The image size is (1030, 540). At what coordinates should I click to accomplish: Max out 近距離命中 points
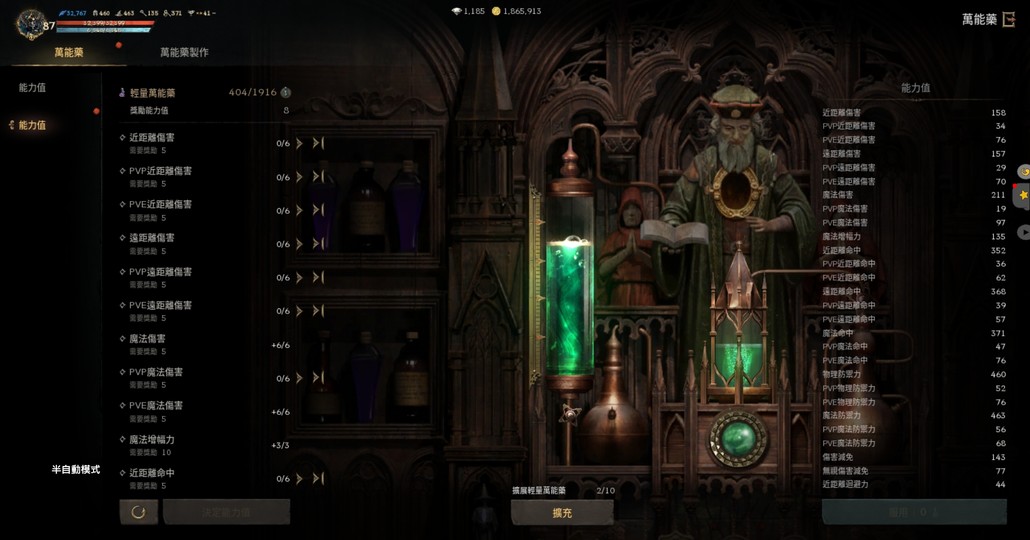point(318,479)
